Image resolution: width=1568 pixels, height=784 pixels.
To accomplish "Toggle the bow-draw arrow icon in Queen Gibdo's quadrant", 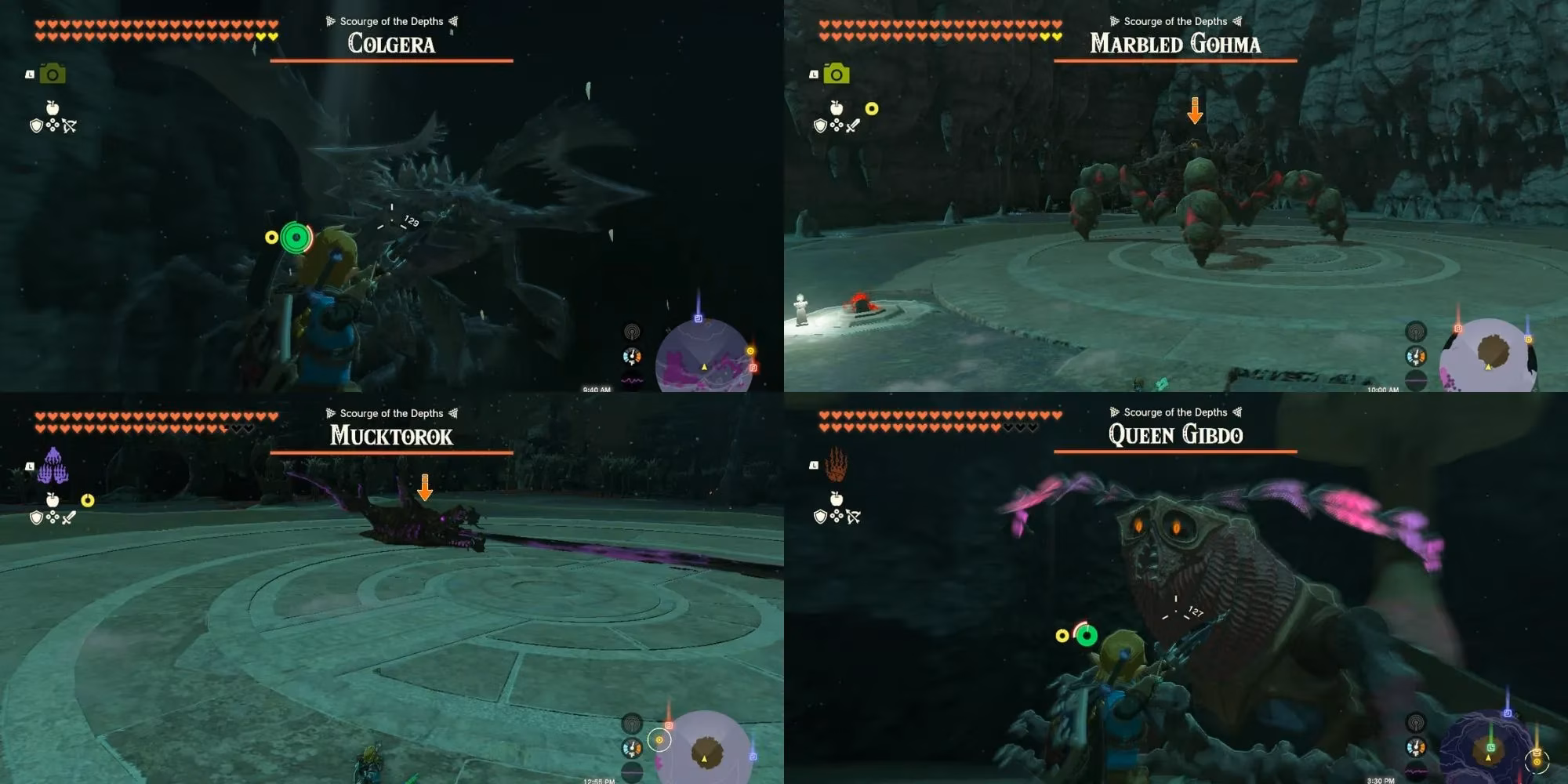I will (x=855, y=516).
